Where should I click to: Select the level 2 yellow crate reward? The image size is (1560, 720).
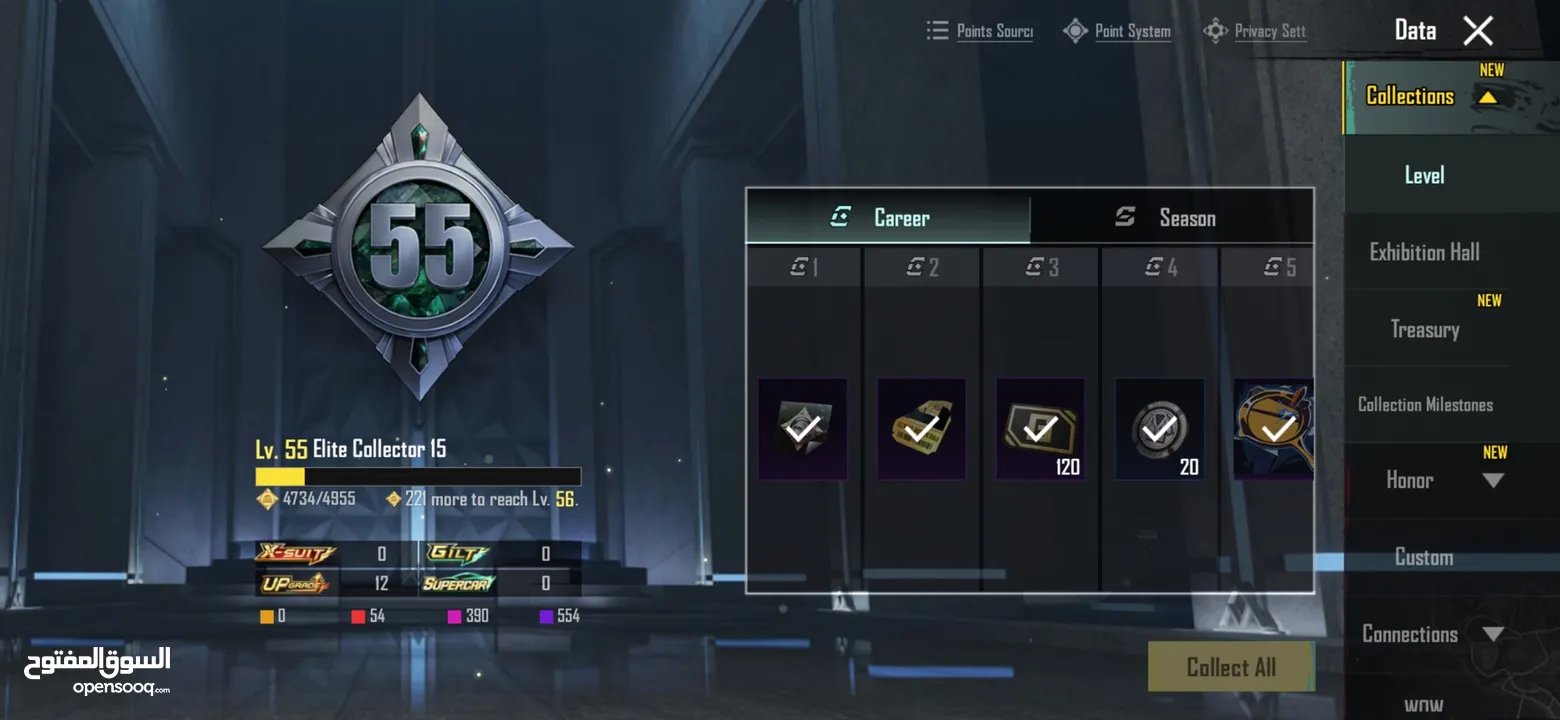921,429
